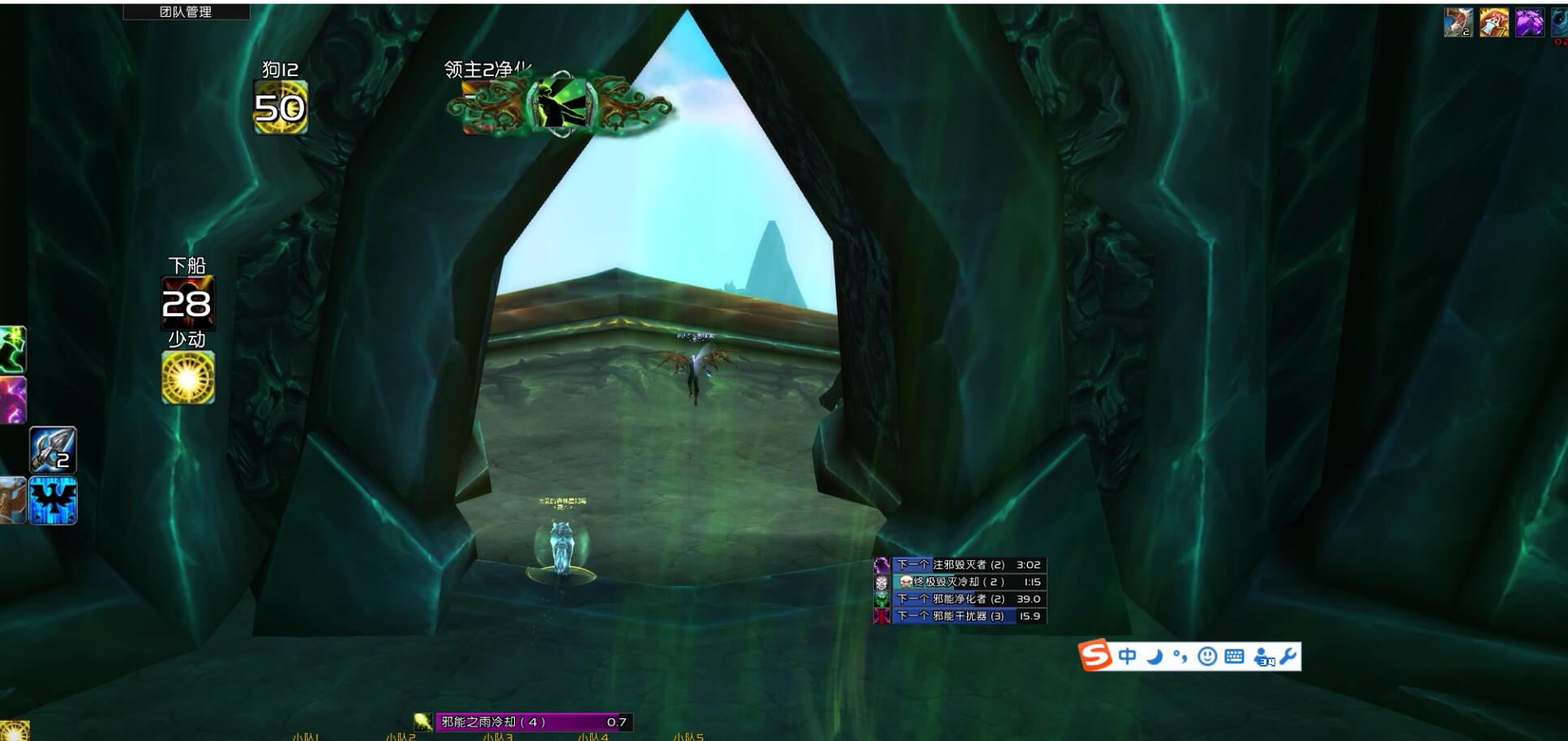Image resolution: width=1568 pixels, height=741 pixels.
Task: Click the 狗12 gold timer icon
Action: 281,107
